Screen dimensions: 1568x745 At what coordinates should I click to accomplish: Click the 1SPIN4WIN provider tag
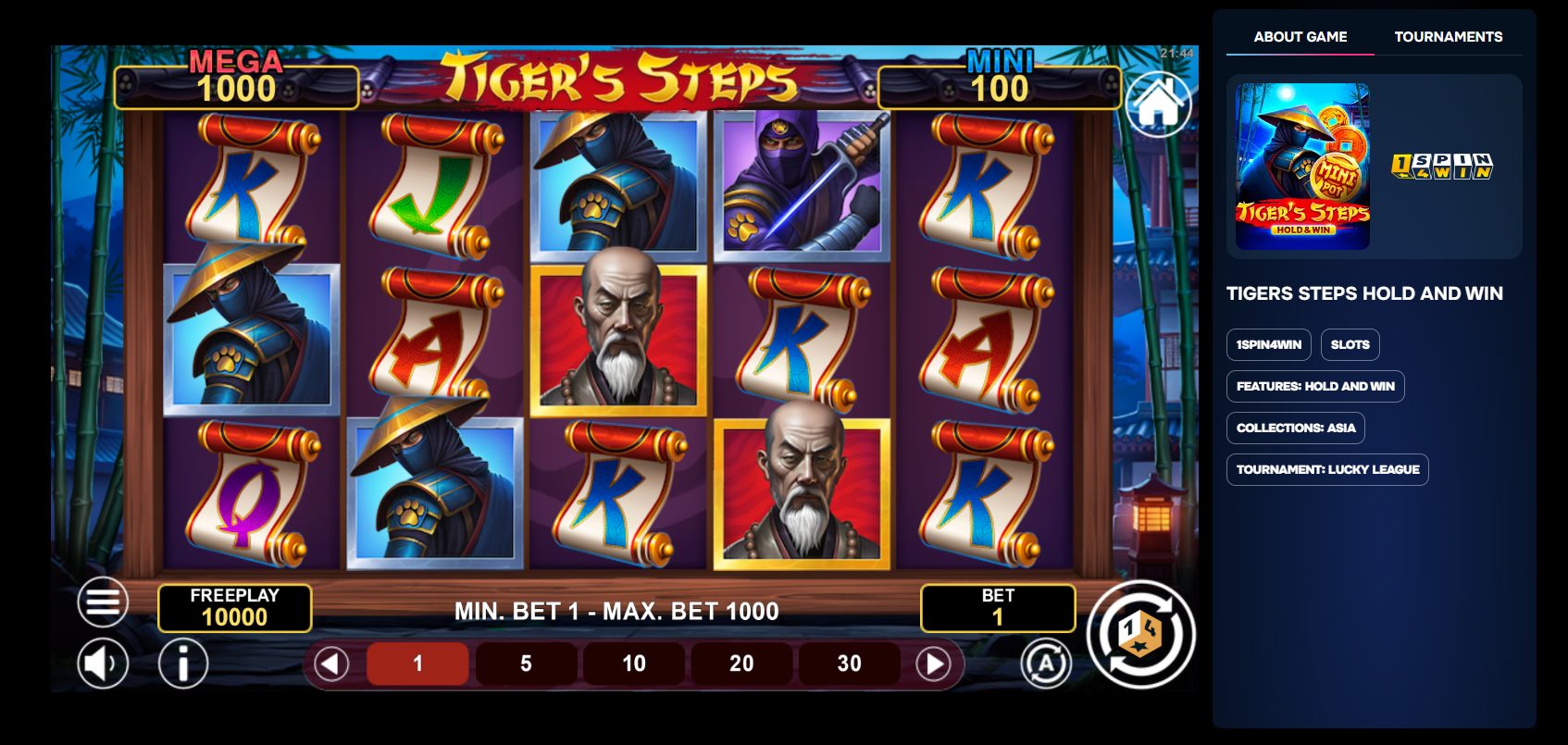tap(1268, 344)
